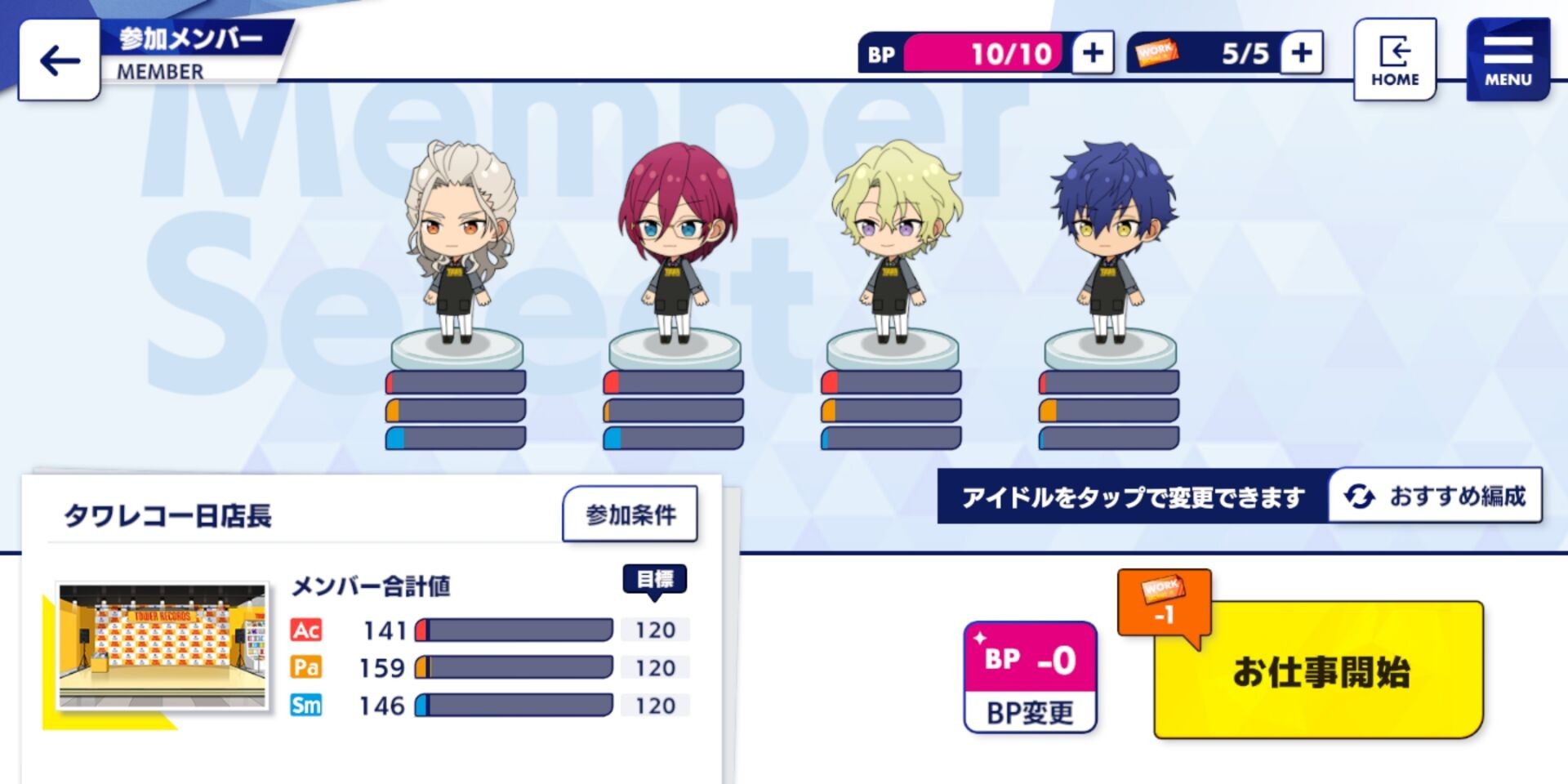Screen dimensions: 1568x784
Task: Open the BP変更 option
Action: point(1030,678)
